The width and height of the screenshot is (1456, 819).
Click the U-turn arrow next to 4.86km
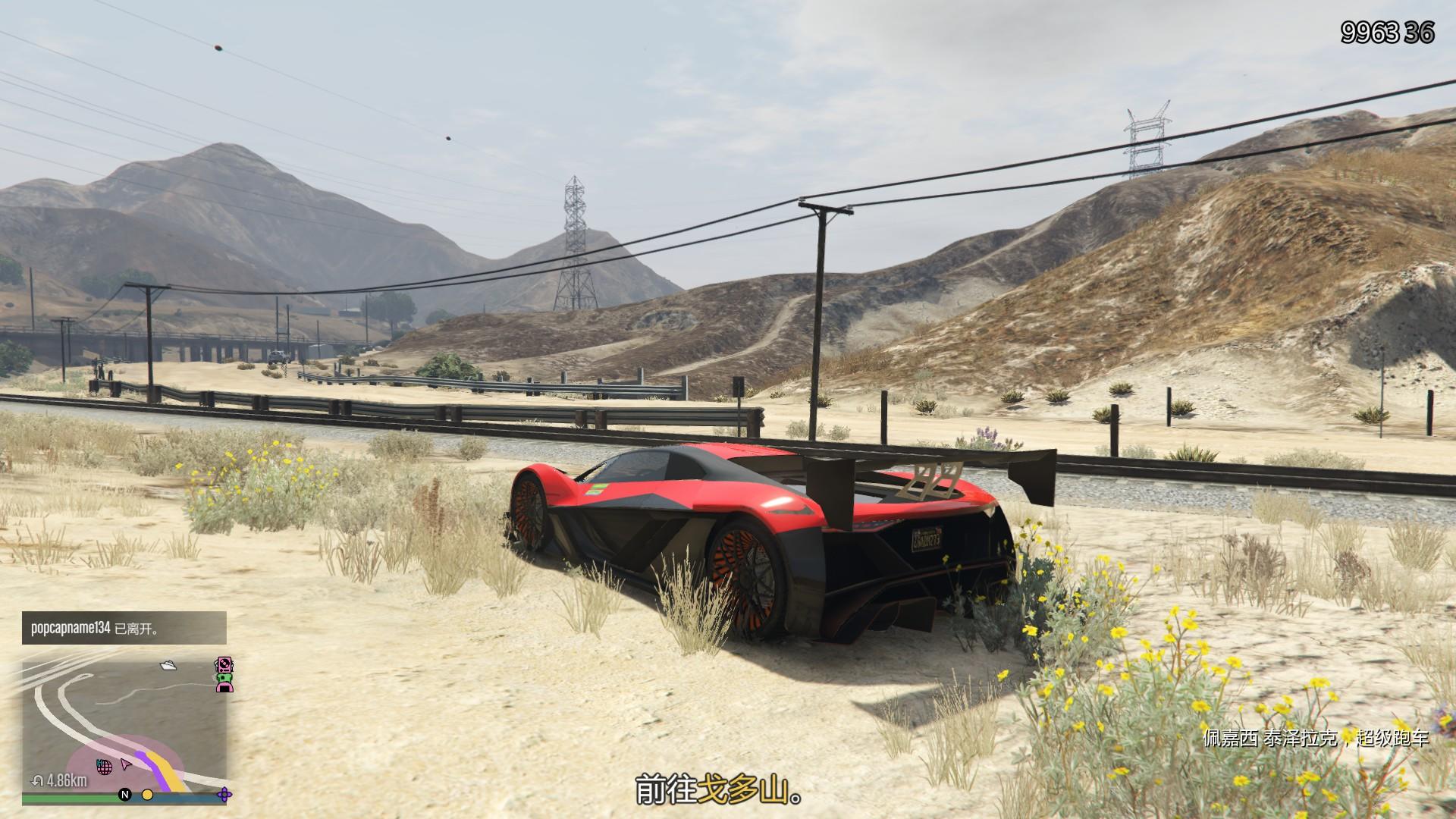tap(37, 780)
